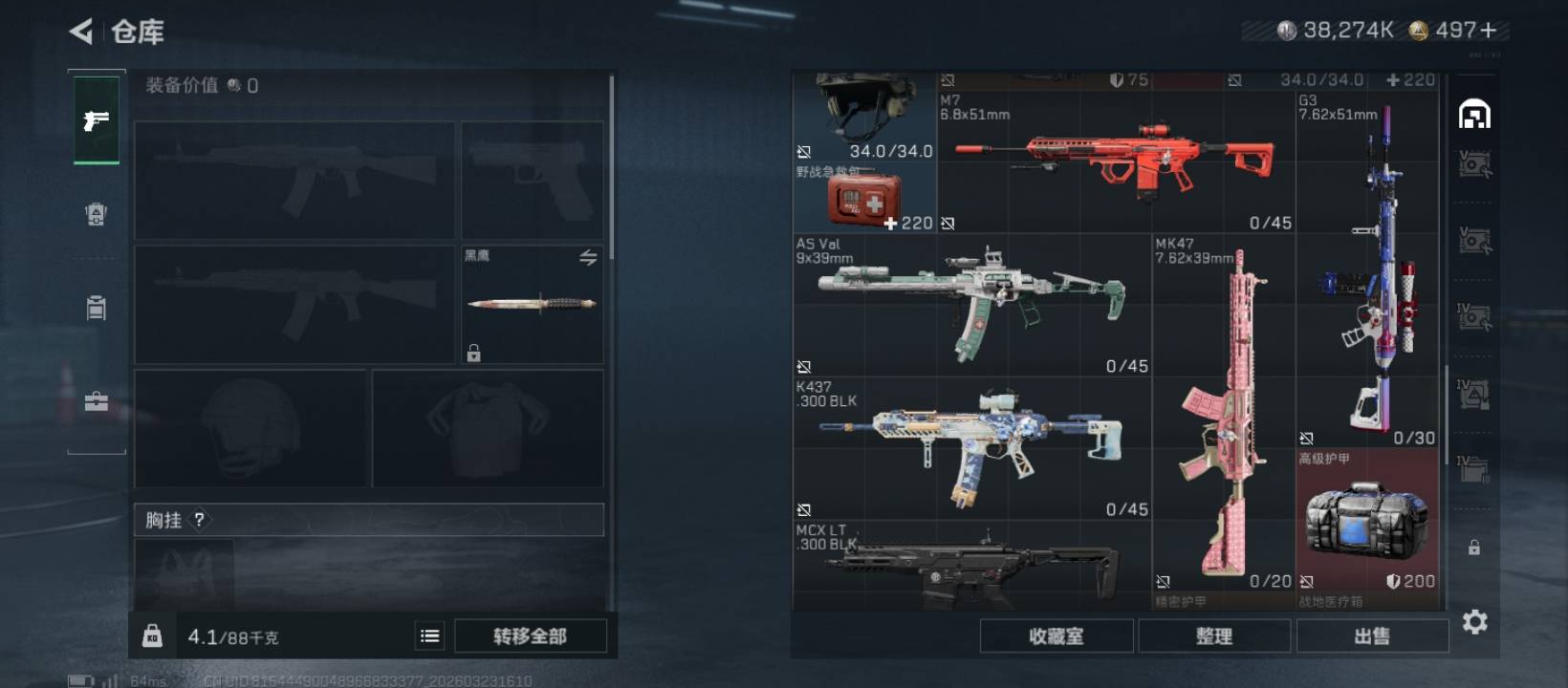Open stash settings gear icon
This screenshot has height=688, width=1568.
[1475, 623]
